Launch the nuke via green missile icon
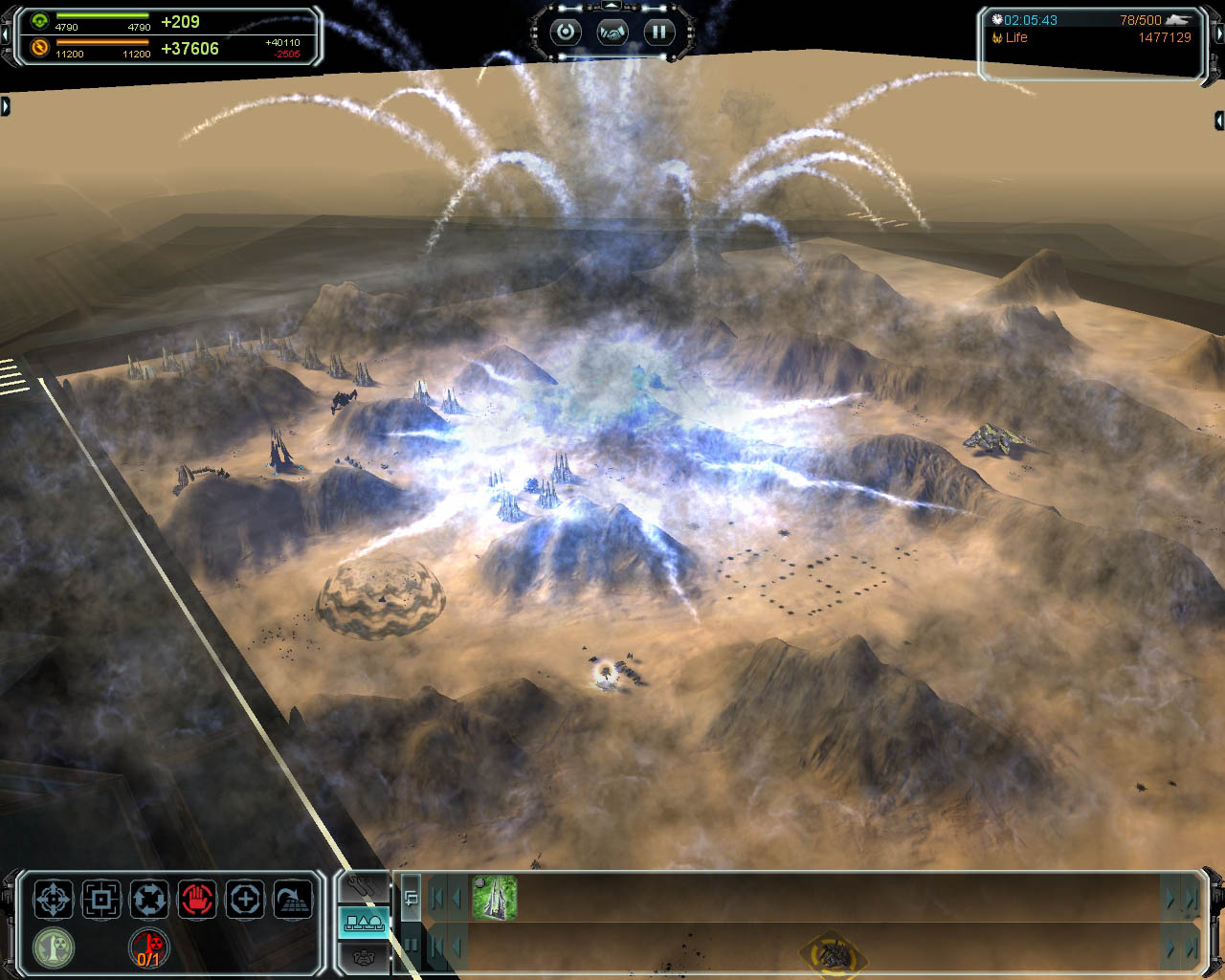The image size is (1225, 980). pos(54,947)
